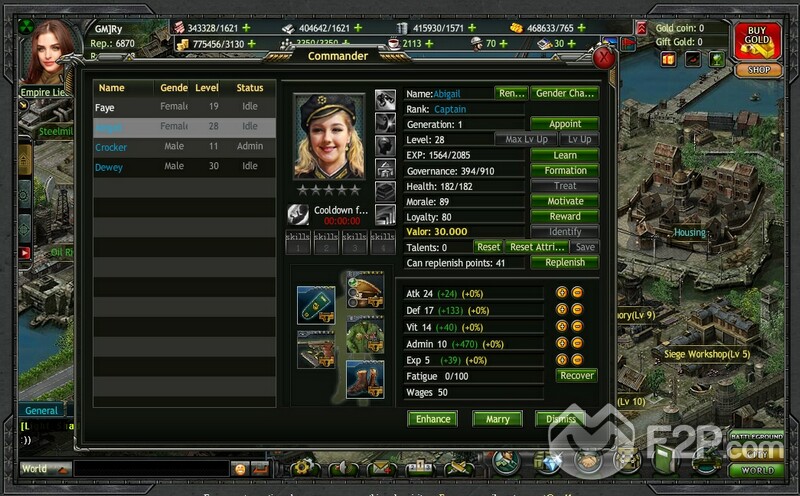The width and height of the screenshot is (800, 496).
Task: Add a point to Atk attribute
Action: [562, 293]
